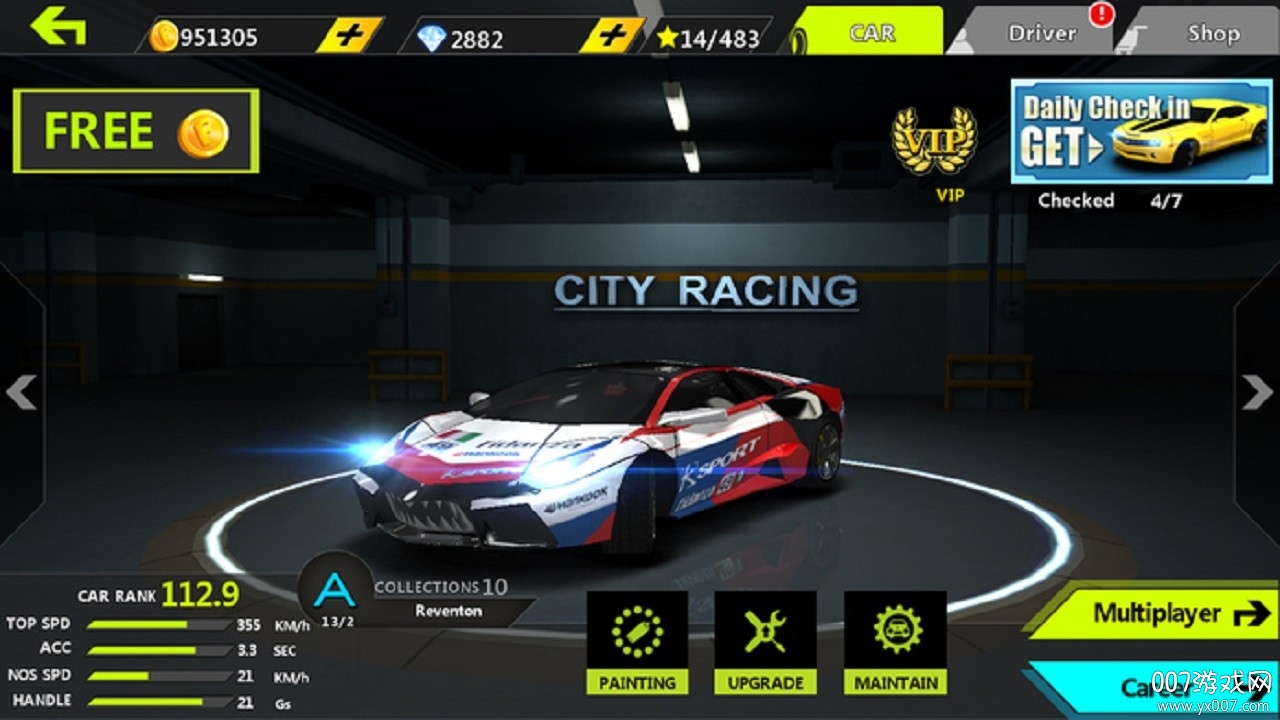
Task: Select the Painting spray-can icon
Action: point(637,630)
